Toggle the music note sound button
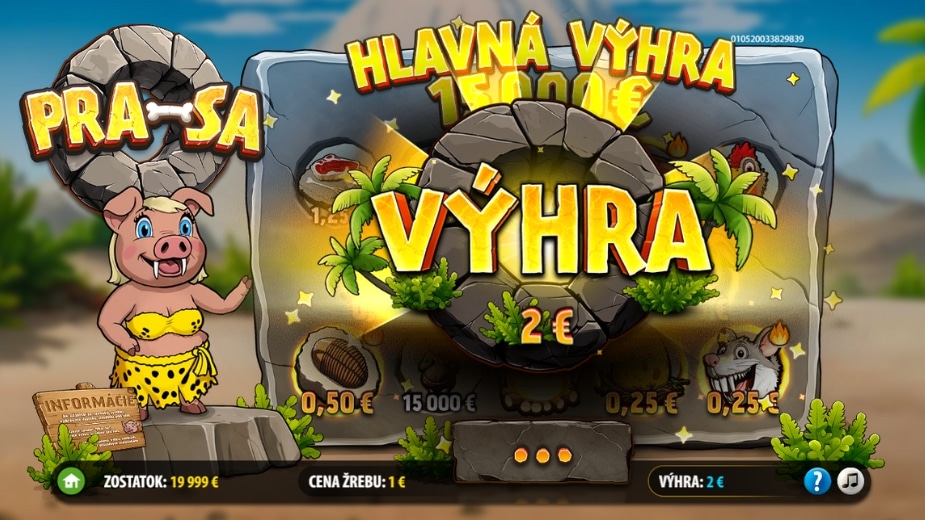The image size is (925, 520). (x=851, y=481)
